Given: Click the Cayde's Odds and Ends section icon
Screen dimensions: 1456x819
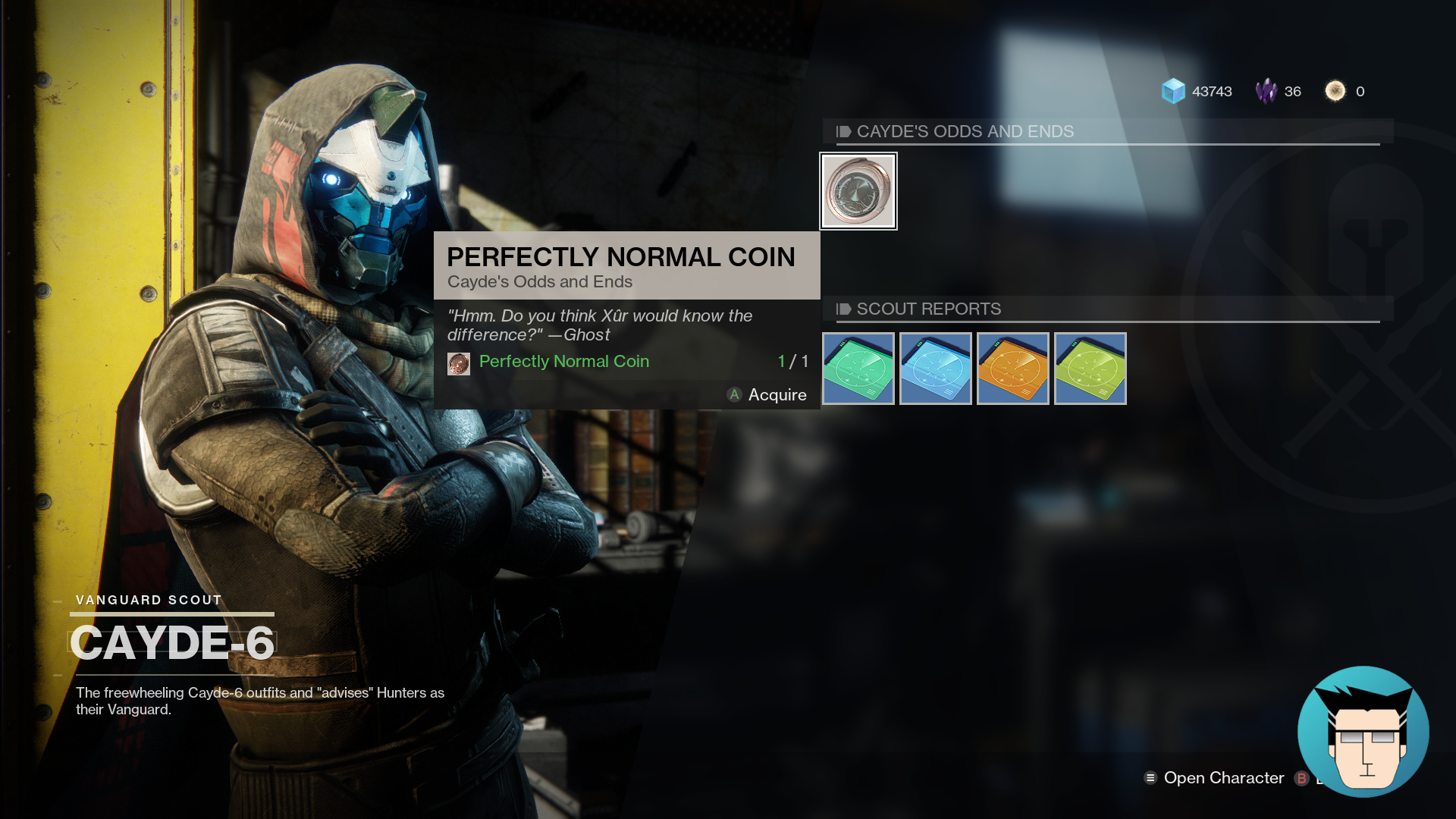Looking at the screenshot, I should tap(843, 131).
